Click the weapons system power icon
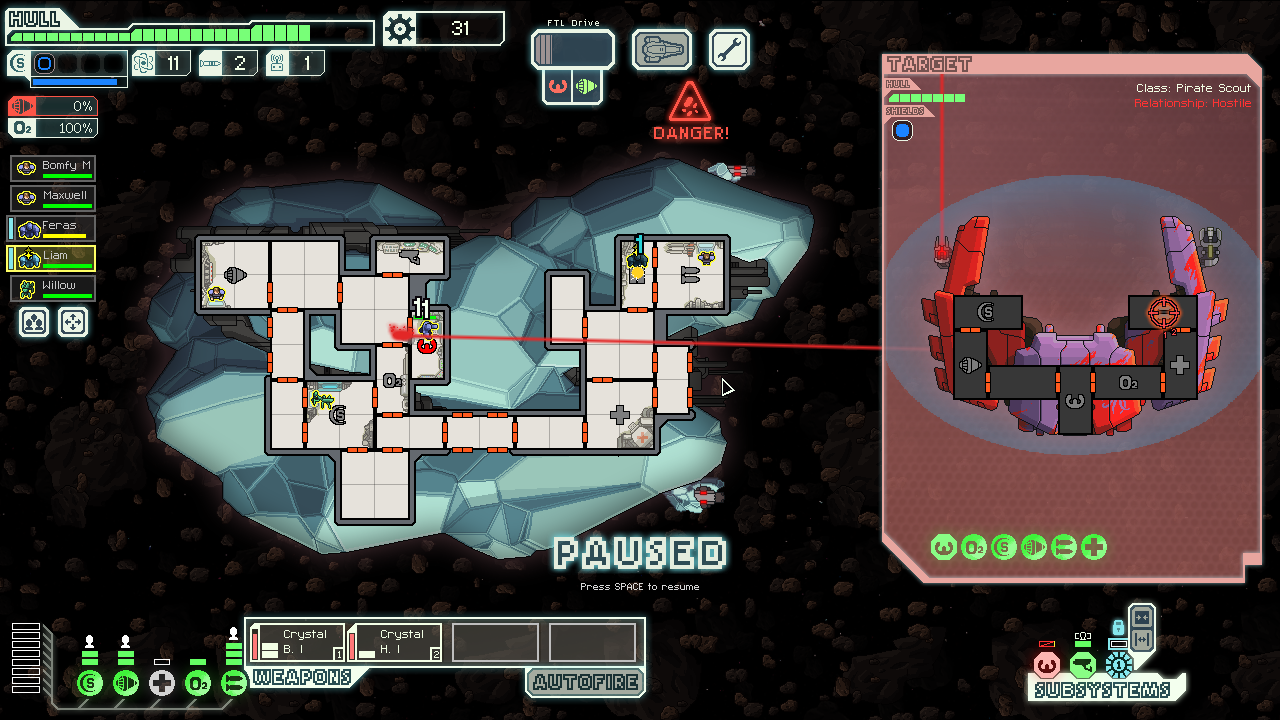The height and width of the screenshot is (720, 1280). 234,684
